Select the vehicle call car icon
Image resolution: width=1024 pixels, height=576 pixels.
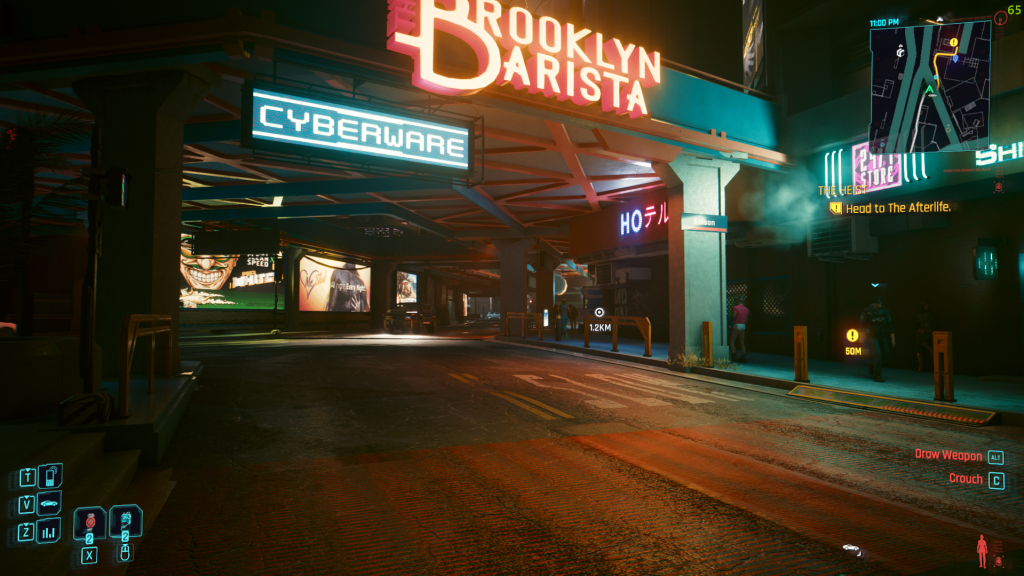pyautogui.click(x=50, y=502)
